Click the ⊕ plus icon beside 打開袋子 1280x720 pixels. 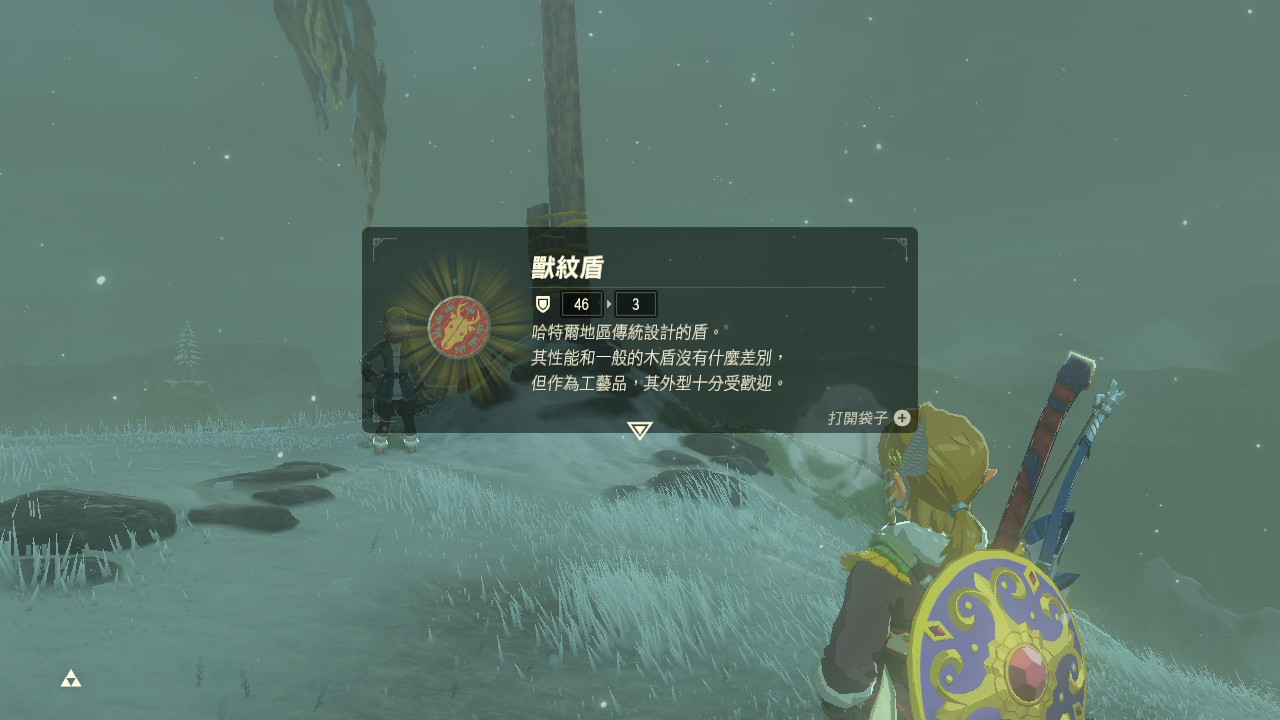902,419
